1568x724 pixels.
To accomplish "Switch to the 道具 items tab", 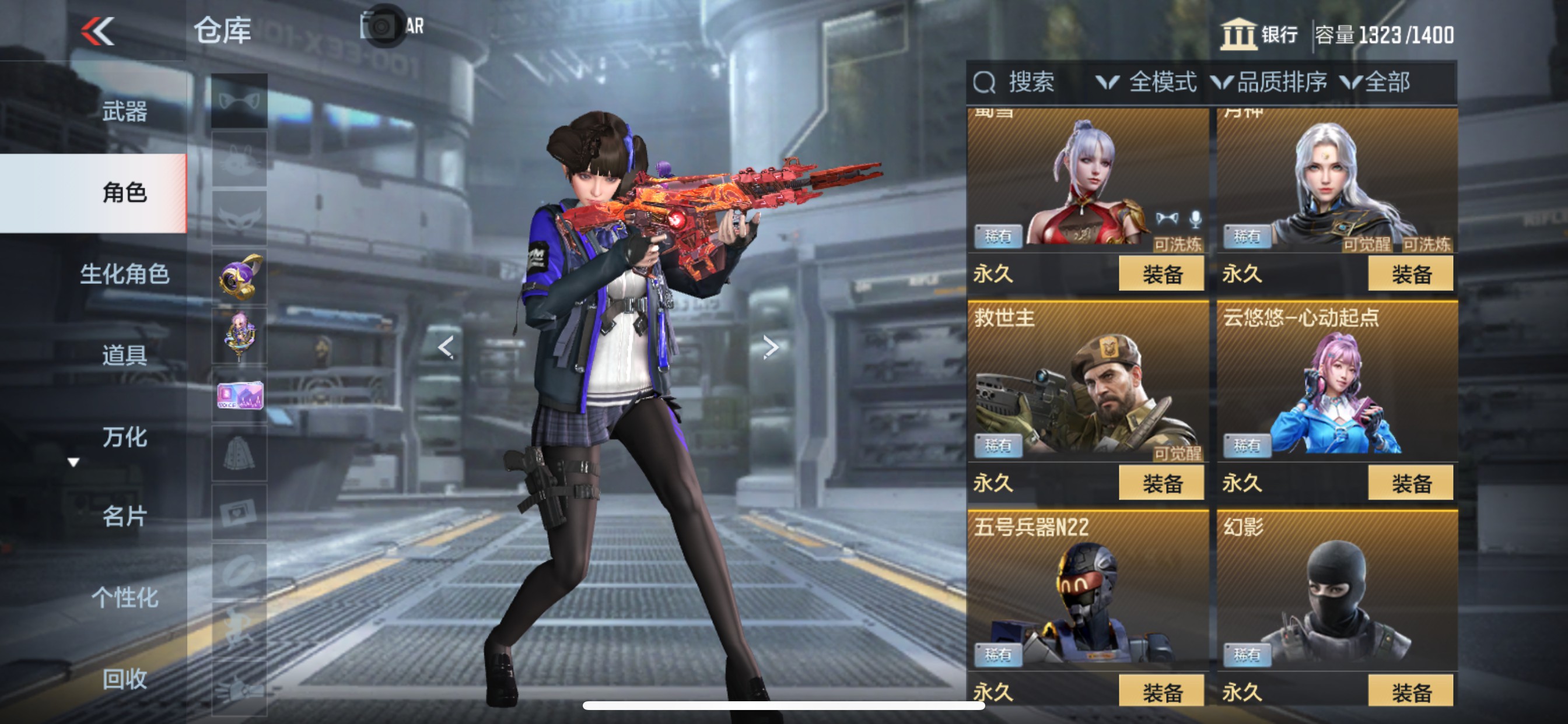I will click(124, 354).
